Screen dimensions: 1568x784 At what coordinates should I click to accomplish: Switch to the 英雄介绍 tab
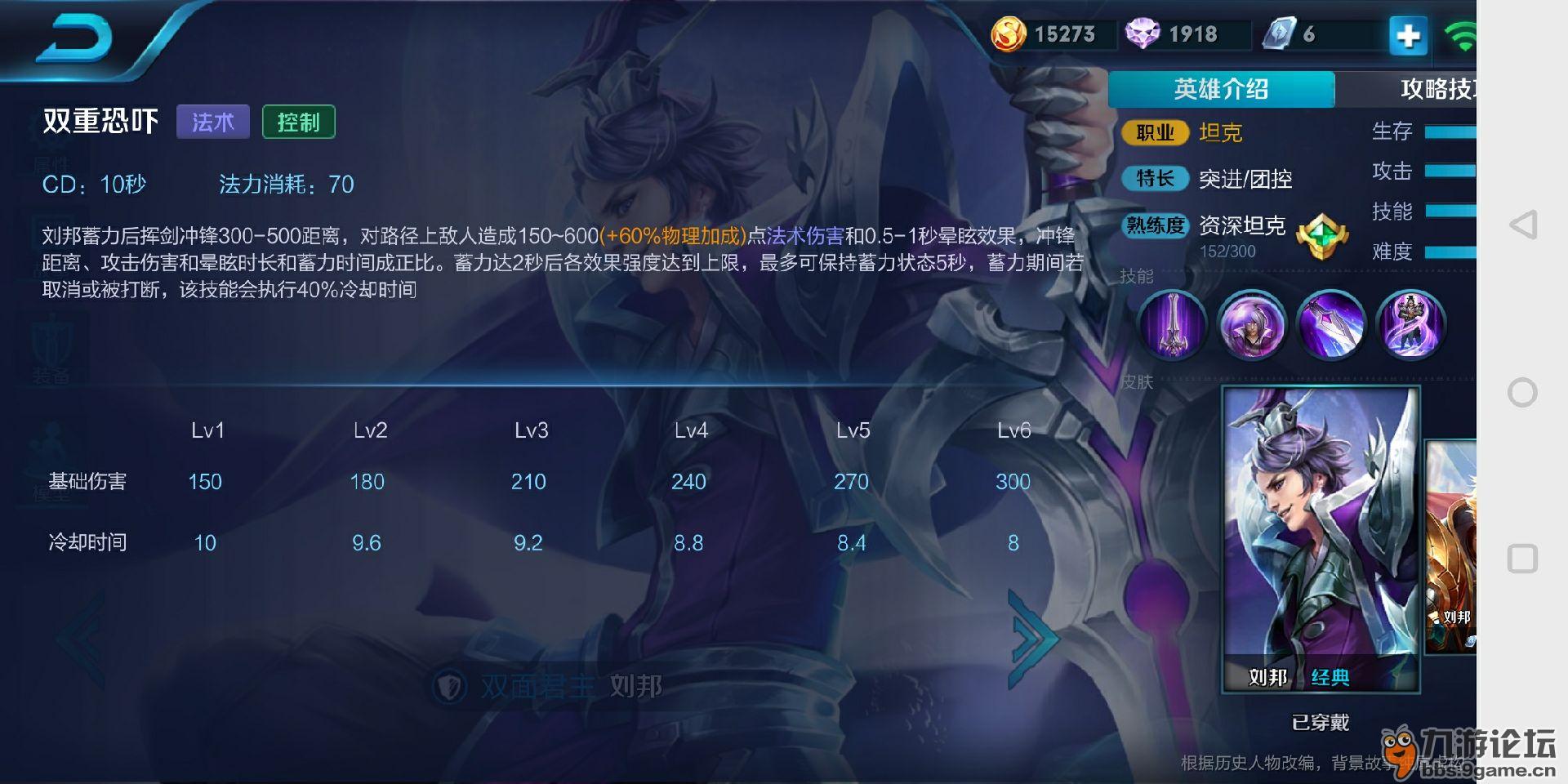1221,89
